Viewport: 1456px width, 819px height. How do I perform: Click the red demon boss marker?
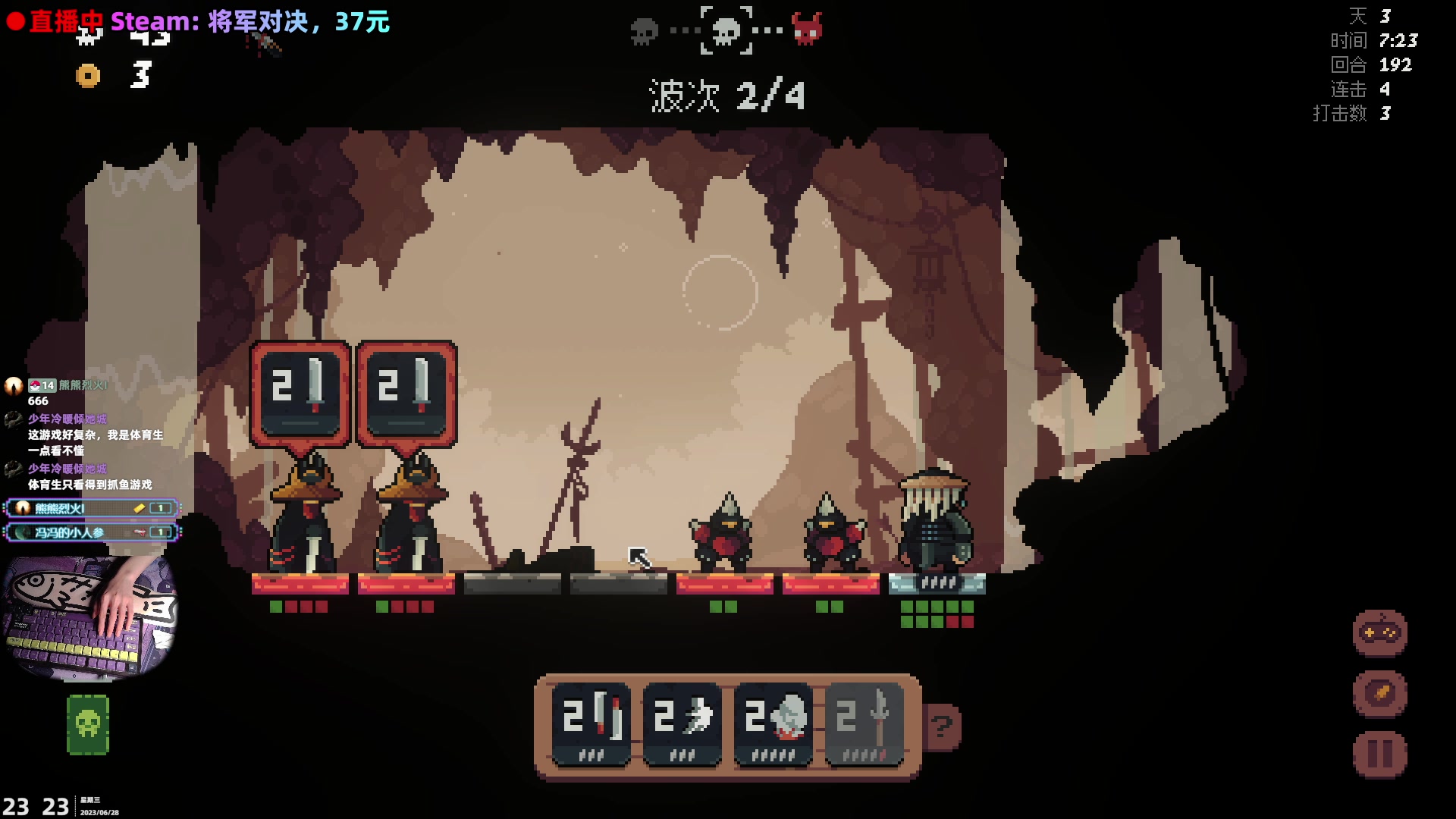pos(806,30)
